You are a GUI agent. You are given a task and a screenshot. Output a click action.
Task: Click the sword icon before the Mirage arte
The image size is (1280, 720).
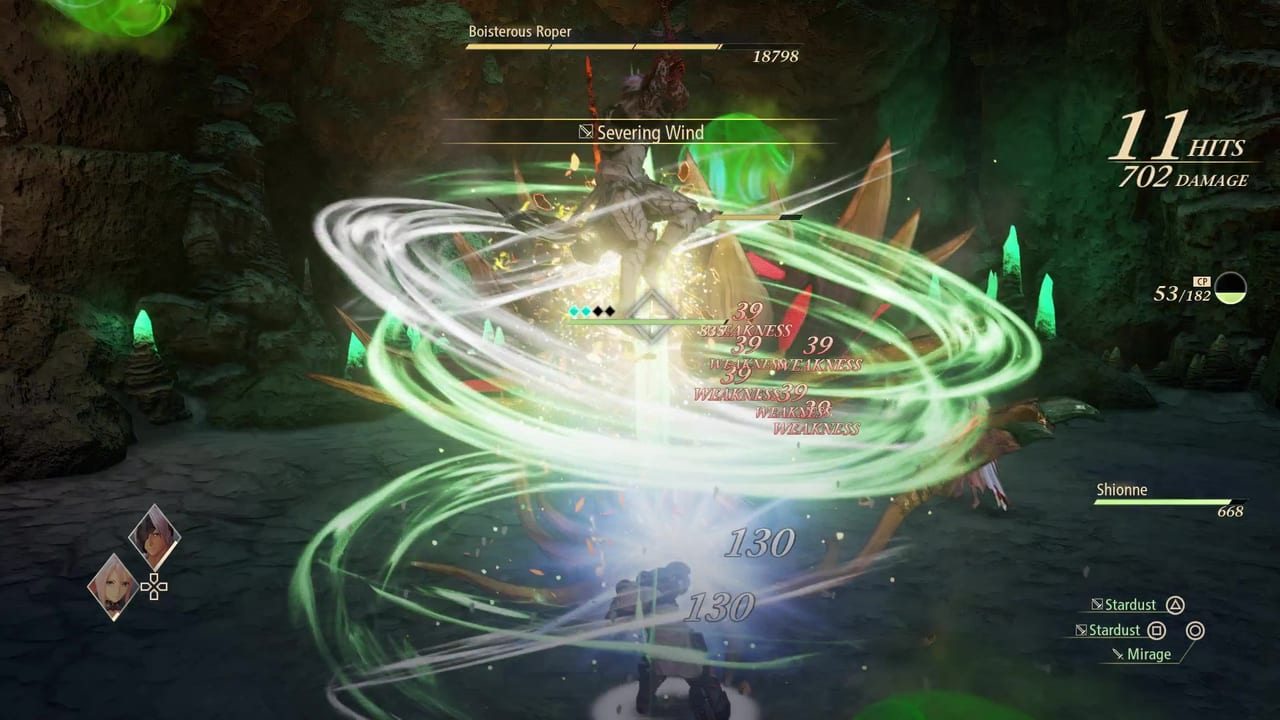[1118, 654]
